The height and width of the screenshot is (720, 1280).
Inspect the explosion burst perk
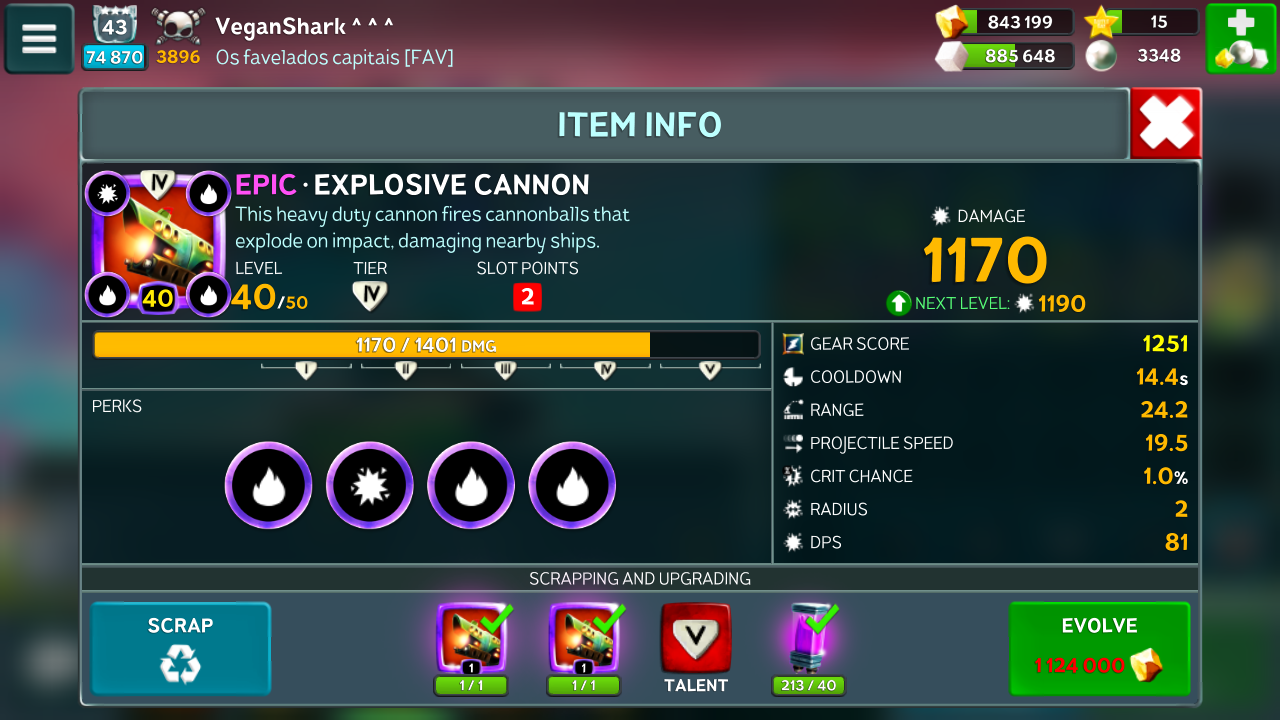point(370,485)
